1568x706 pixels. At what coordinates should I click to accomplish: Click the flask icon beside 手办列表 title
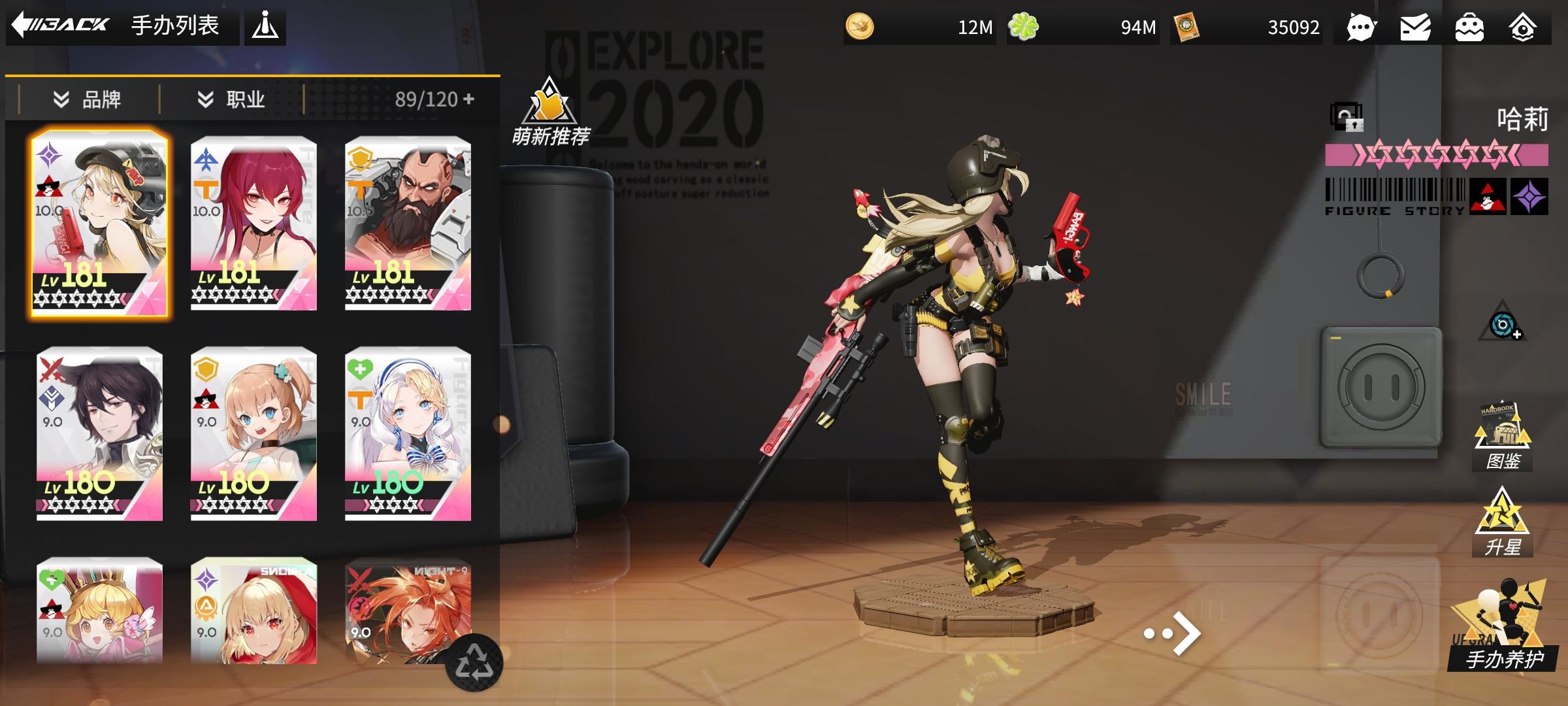tap(267, 27)
